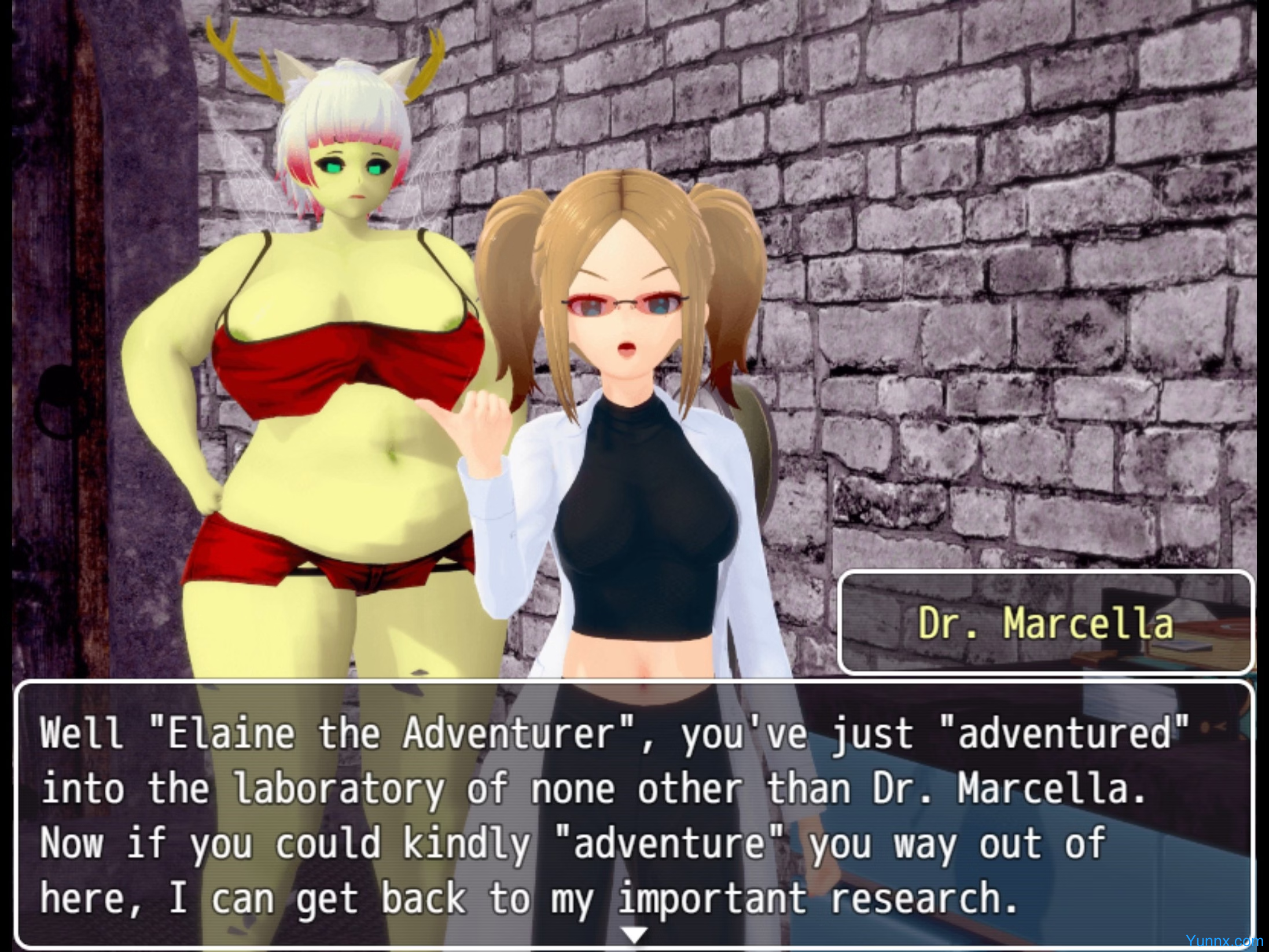Click the white dialogue continue arrow

634,933
